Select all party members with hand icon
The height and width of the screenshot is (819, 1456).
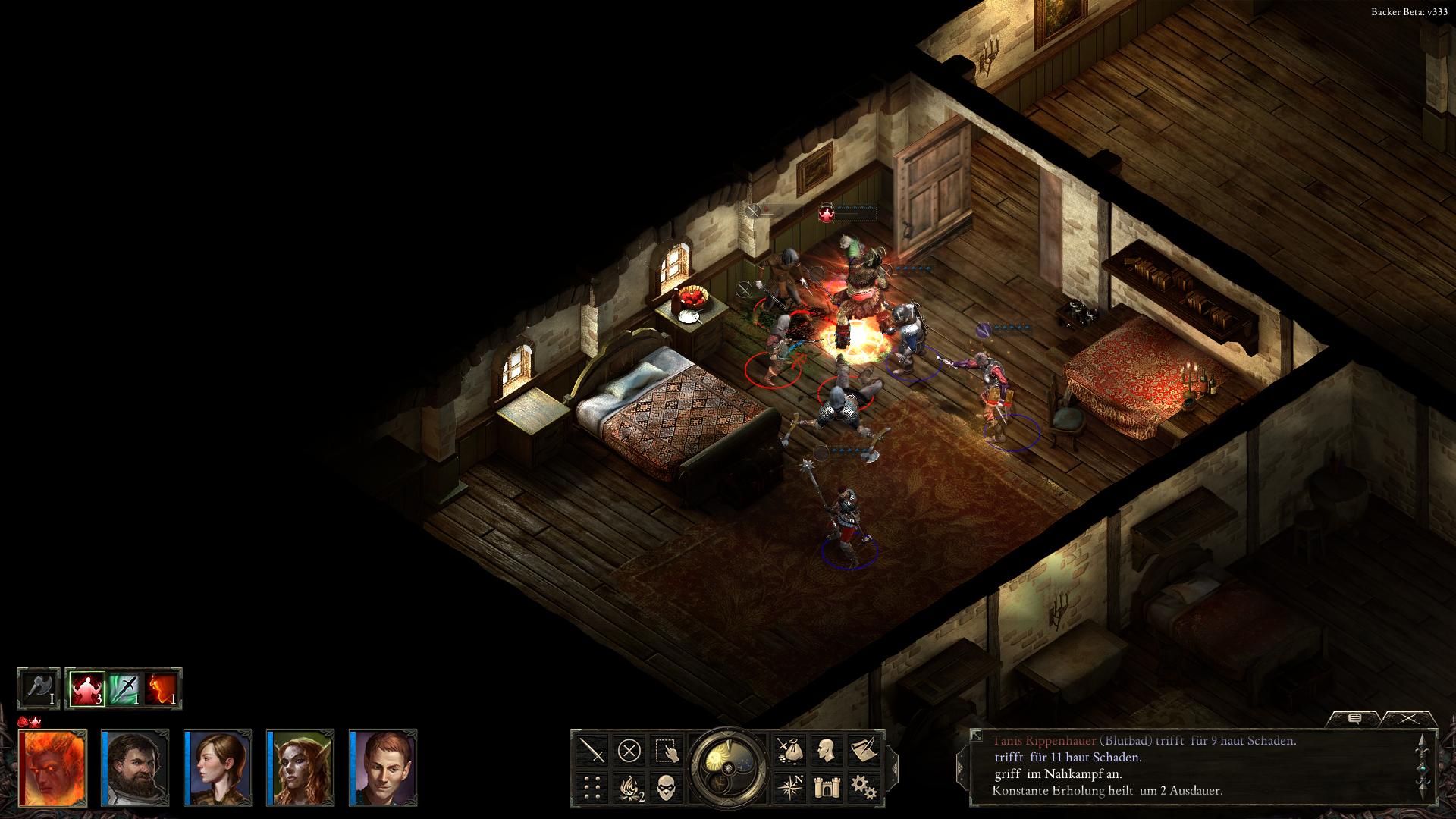[667, 751]
